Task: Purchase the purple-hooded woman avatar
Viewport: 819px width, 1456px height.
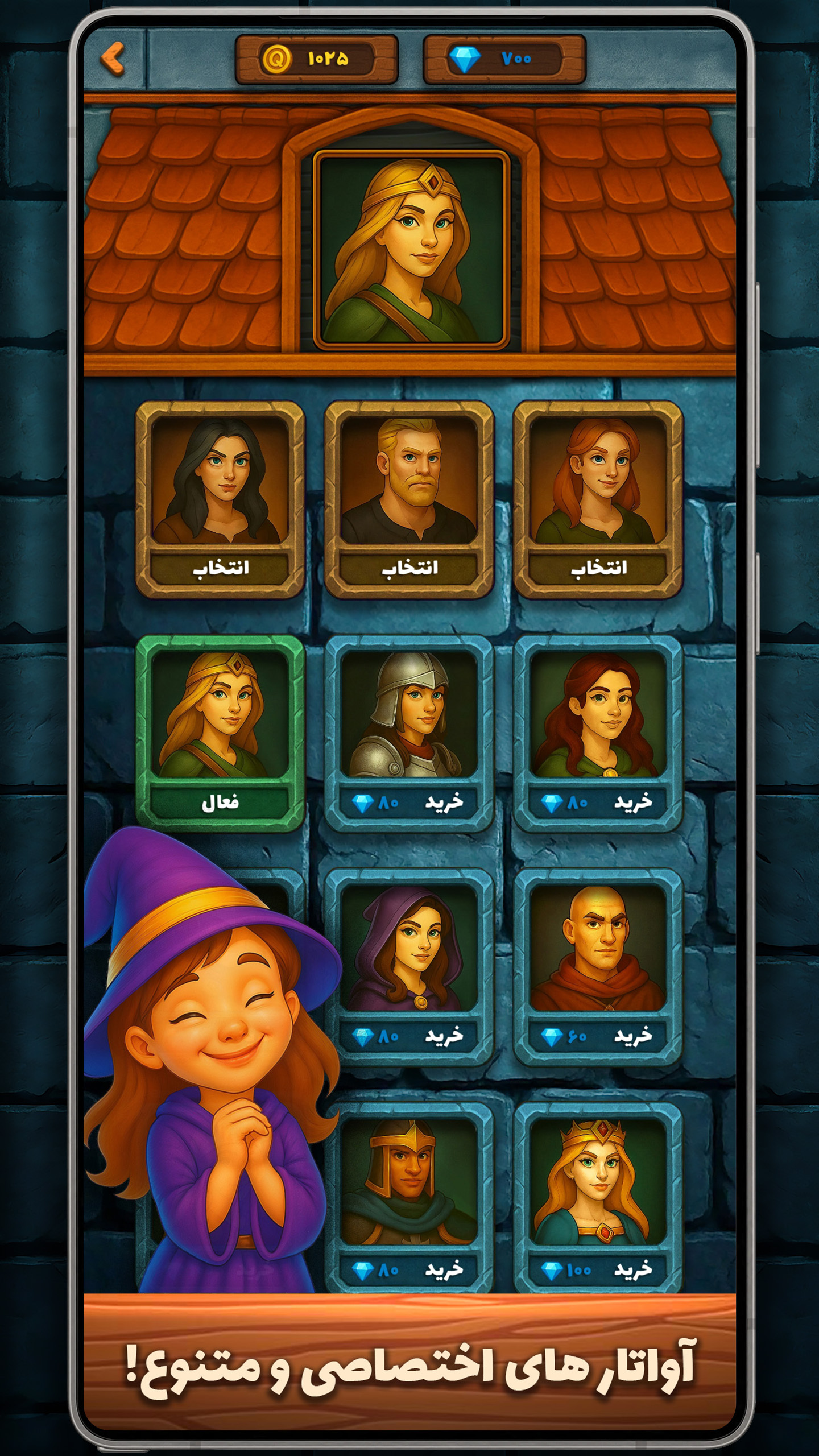Action: click(x=409, y=1036)
